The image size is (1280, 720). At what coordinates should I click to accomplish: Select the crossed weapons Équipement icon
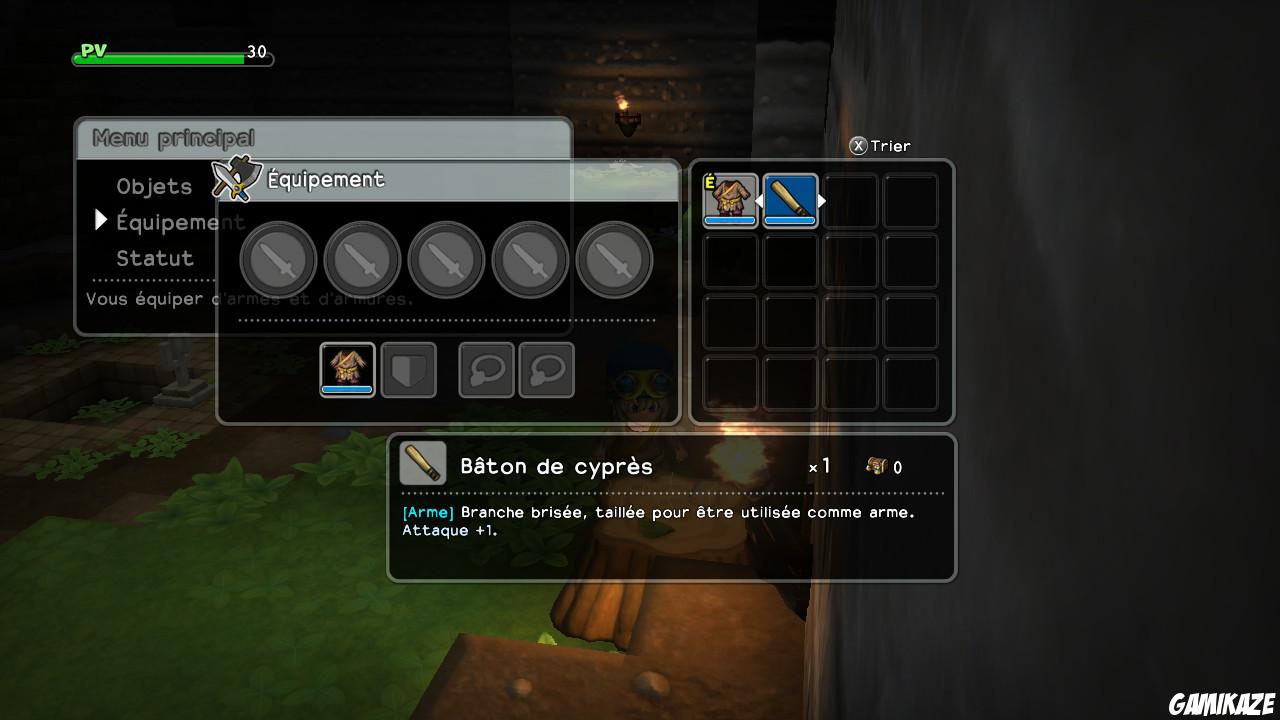pos(235,177)
